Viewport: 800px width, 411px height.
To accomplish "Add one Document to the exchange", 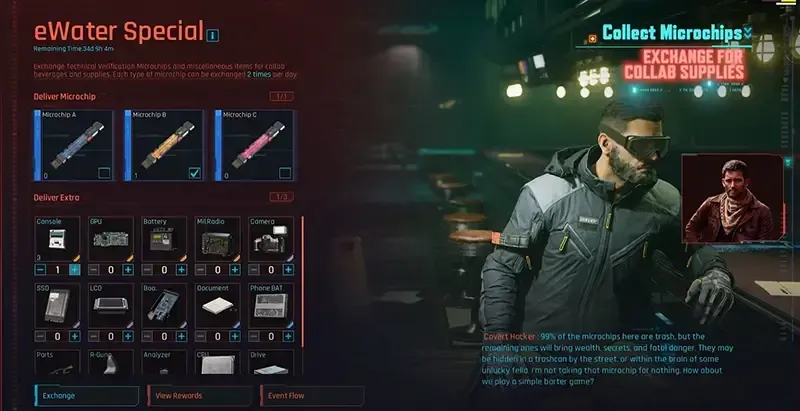I will point(235,337).
